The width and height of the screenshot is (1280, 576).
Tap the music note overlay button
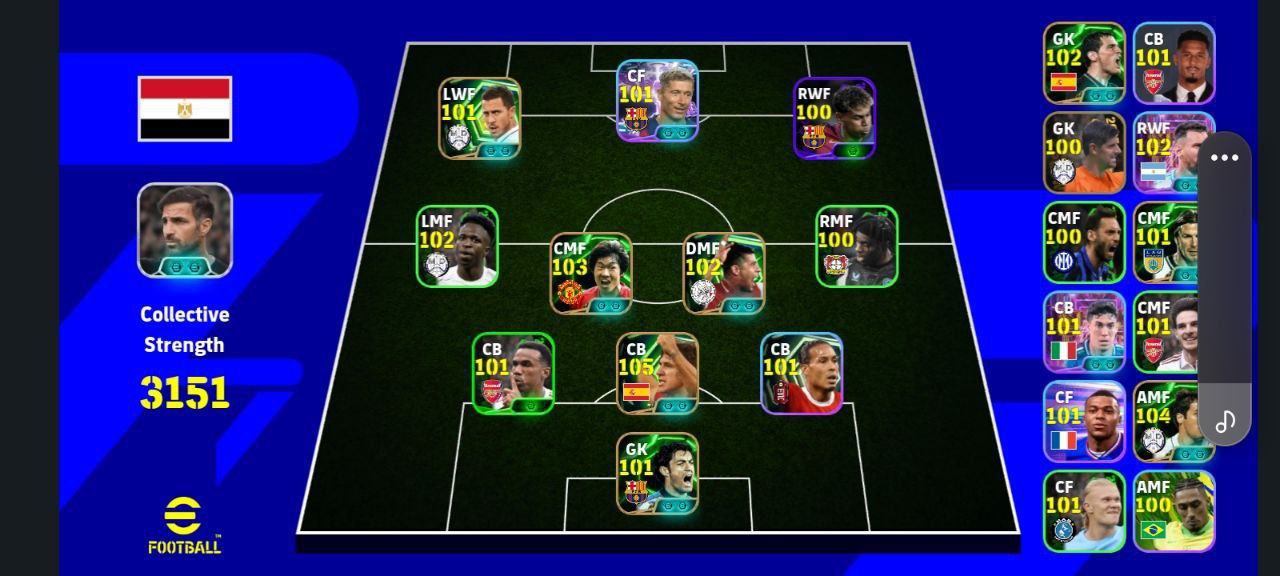click(x=1225, y=421)
